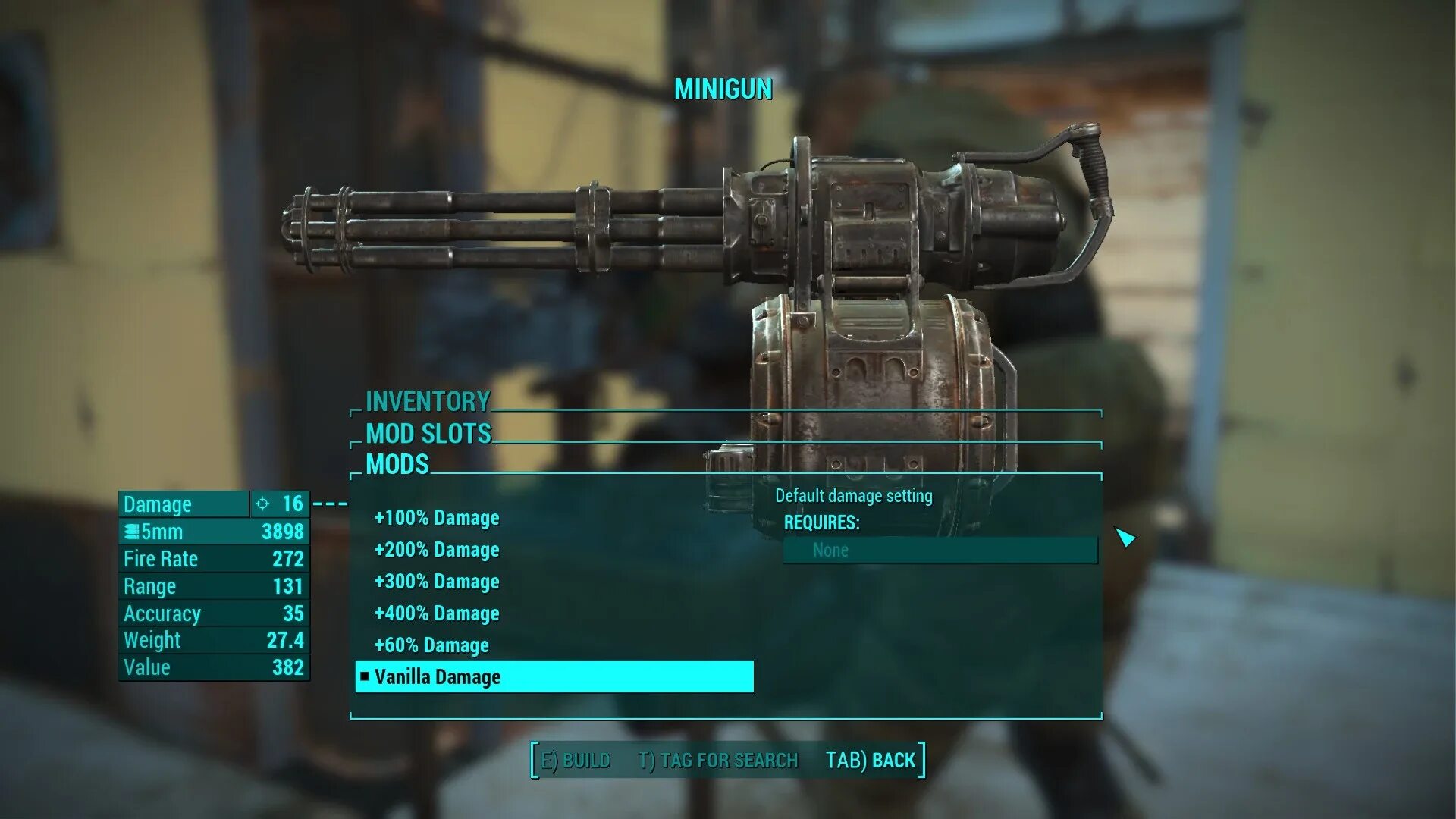The width and height of the screenshot is (1456, 819).
Task: Tag the mod for search
Action: pos(718,761)
